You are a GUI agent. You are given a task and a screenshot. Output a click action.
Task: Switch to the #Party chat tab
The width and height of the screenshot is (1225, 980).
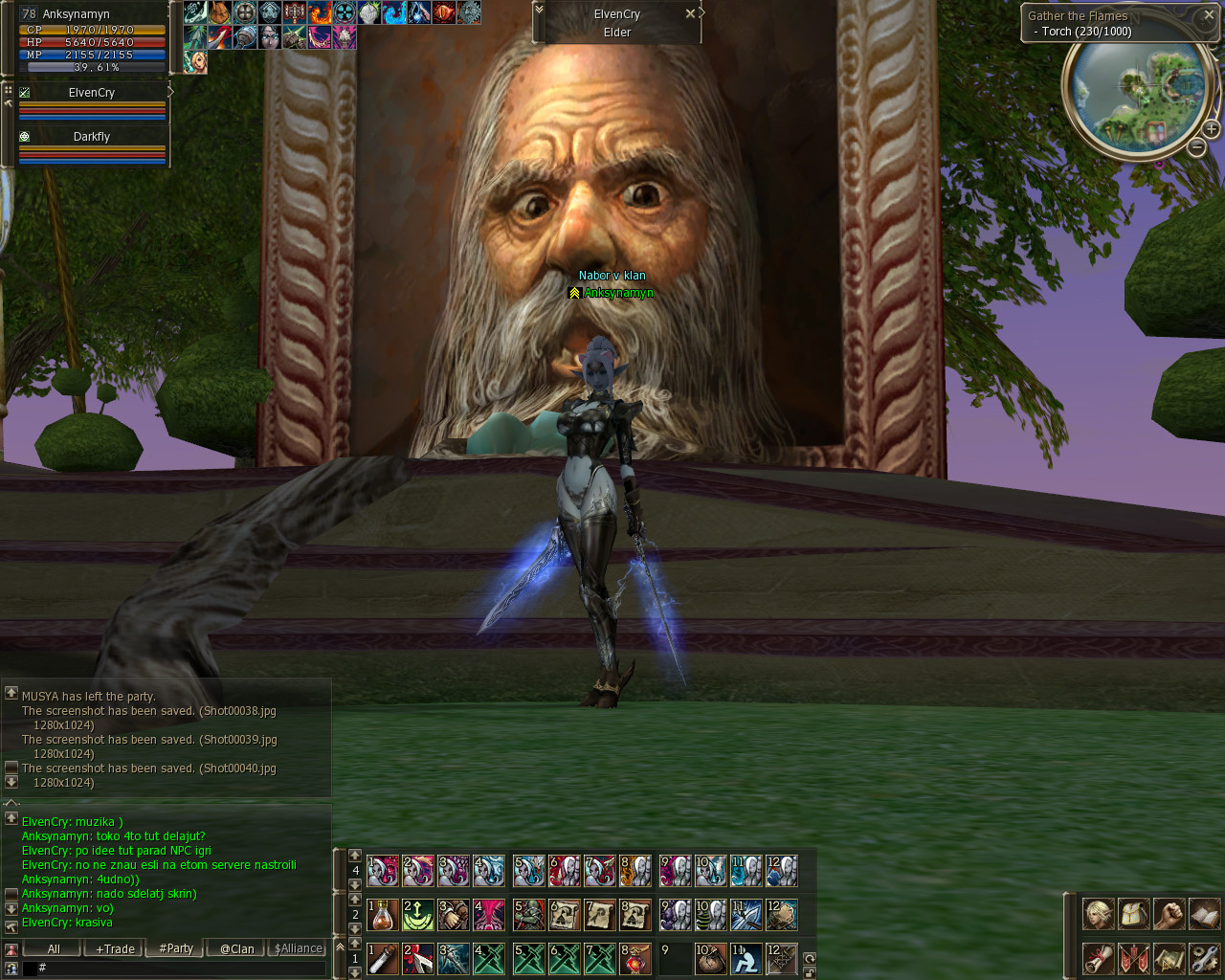tap(176, 948)
